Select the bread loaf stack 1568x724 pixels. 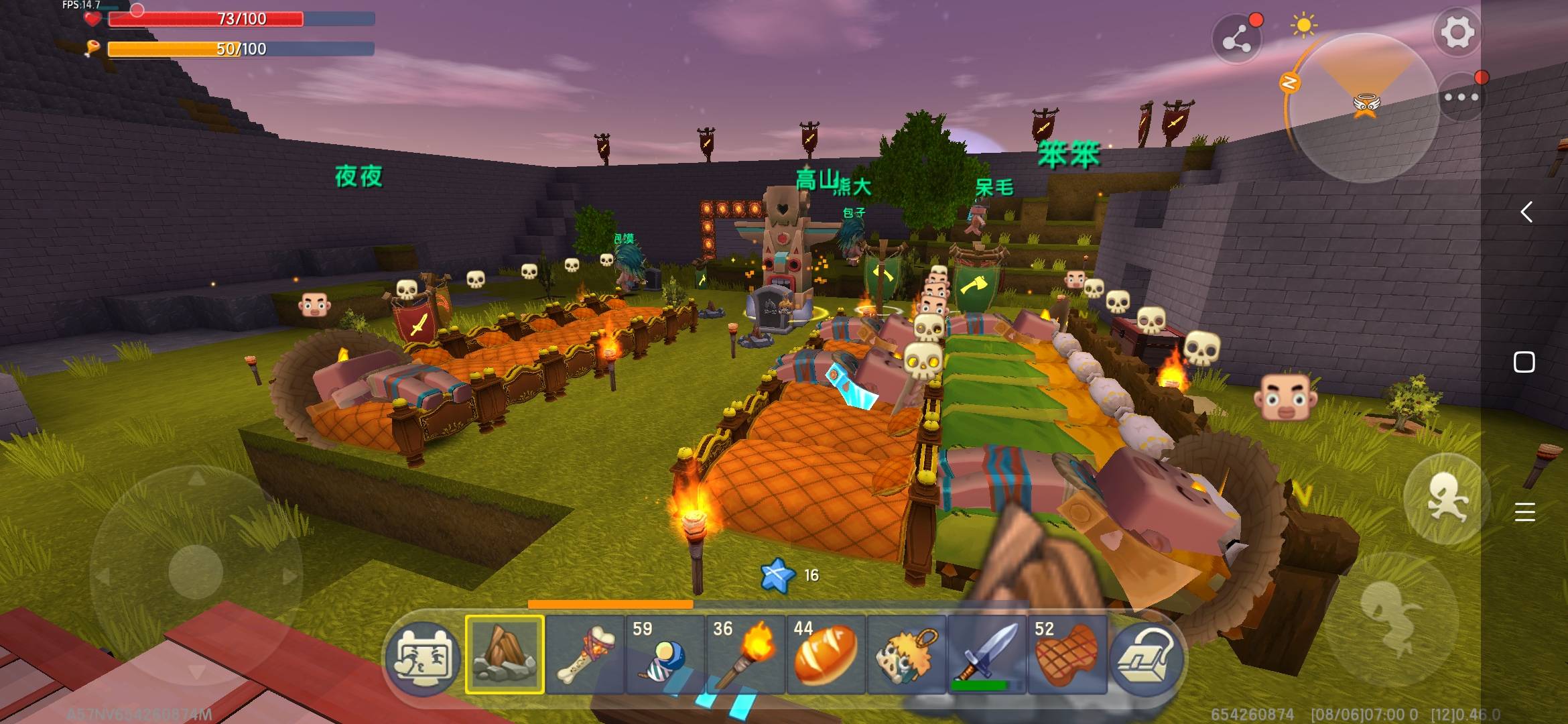click(826, 654)
